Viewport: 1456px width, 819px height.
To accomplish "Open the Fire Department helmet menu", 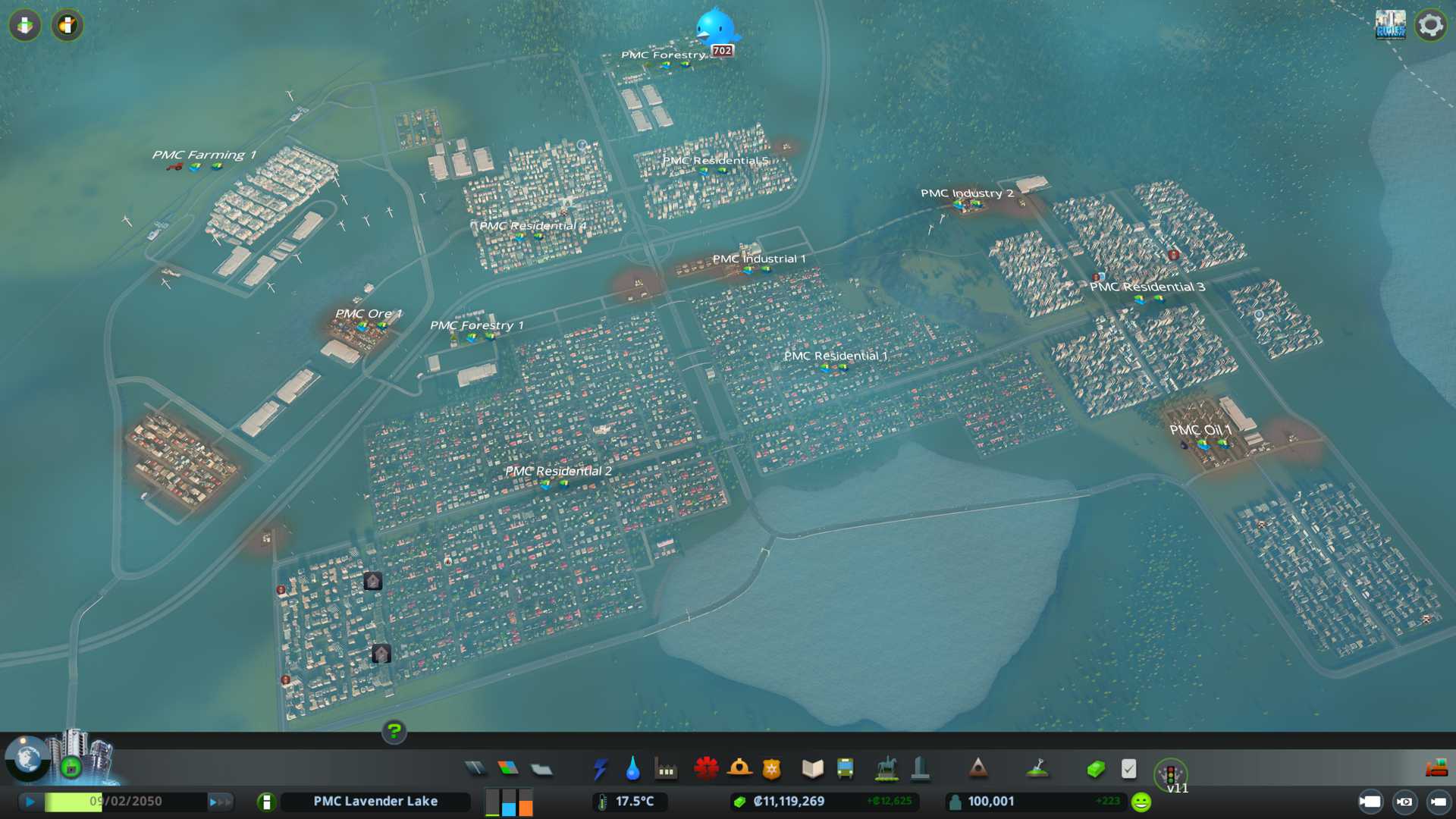I will [739, 769].
